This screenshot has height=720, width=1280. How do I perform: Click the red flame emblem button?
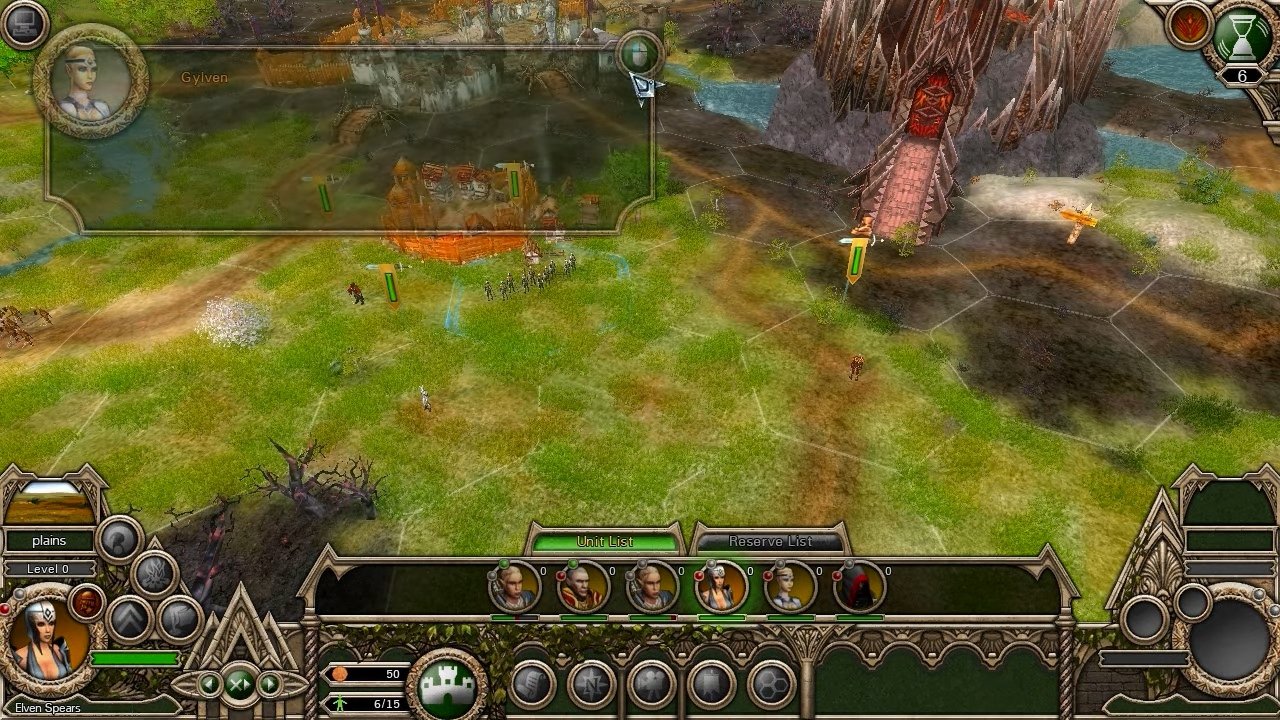(1188, 26)
